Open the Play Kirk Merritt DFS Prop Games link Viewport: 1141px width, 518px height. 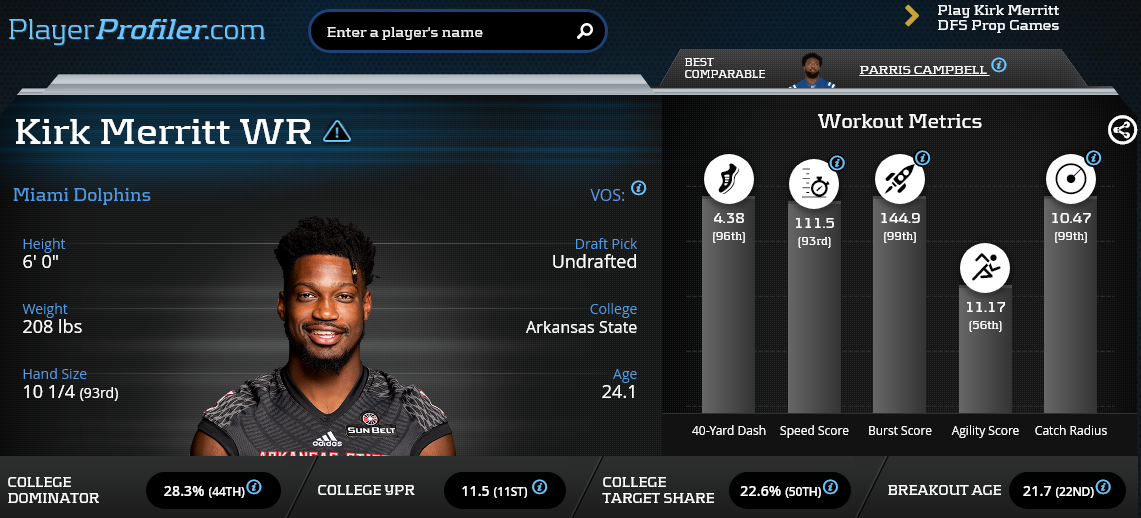[x=997, y=17]
